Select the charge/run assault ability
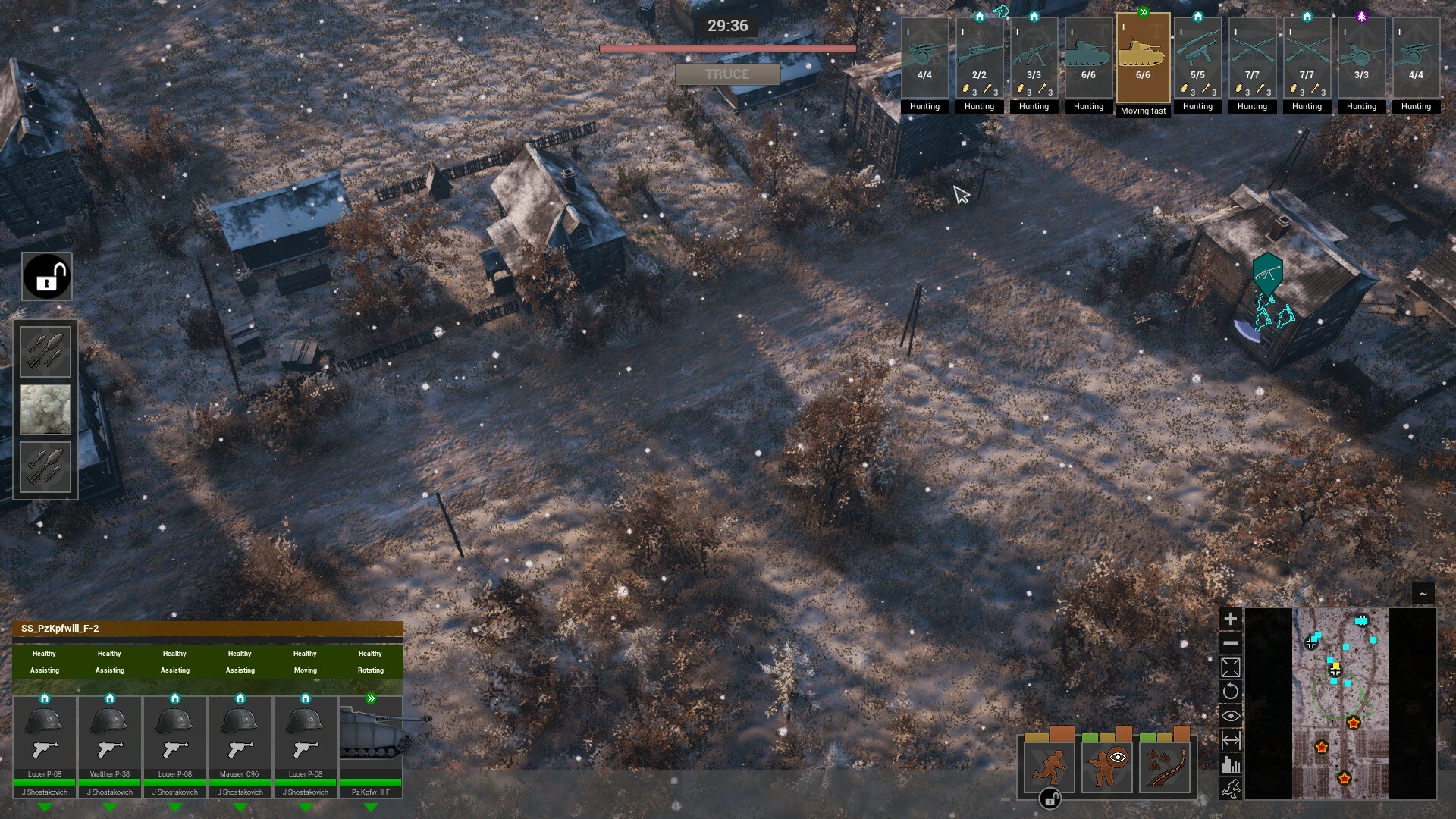The height and width of the screenshot is (819, 1456). (1050, 767)
